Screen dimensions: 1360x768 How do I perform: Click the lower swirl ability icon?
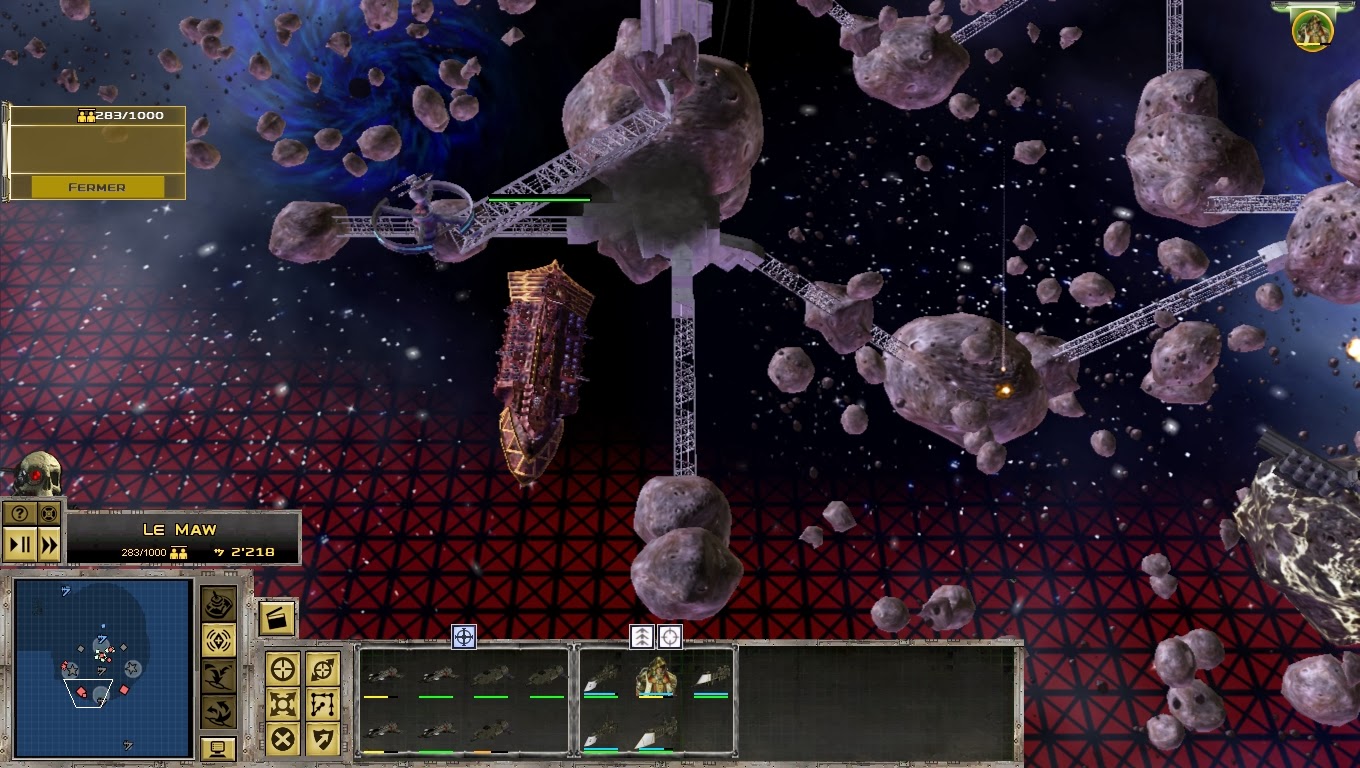219,712
